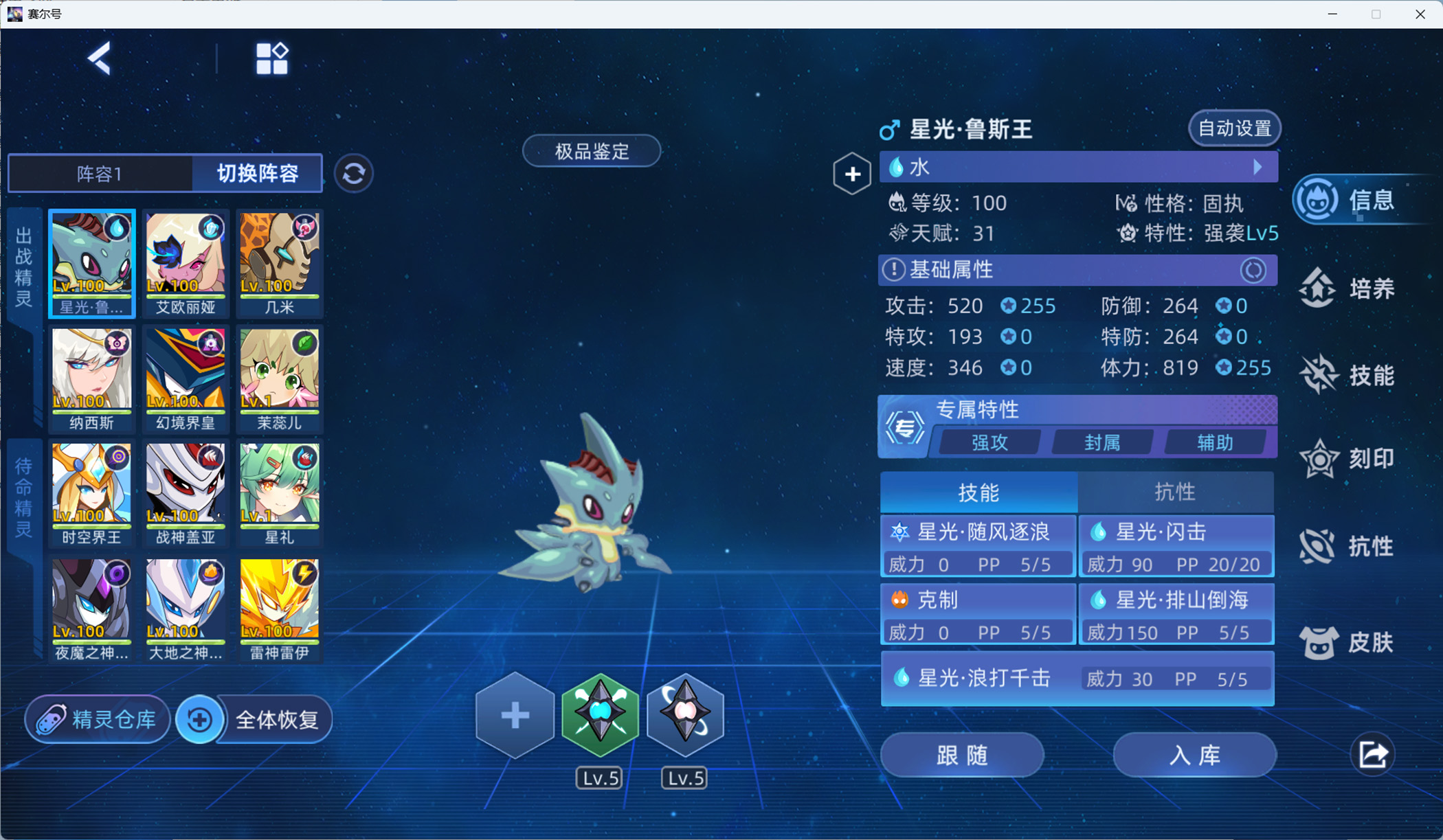Click the 极品鉴定 button
The width and height of the screenshot is (1443, 840).
tap(591, 150)
